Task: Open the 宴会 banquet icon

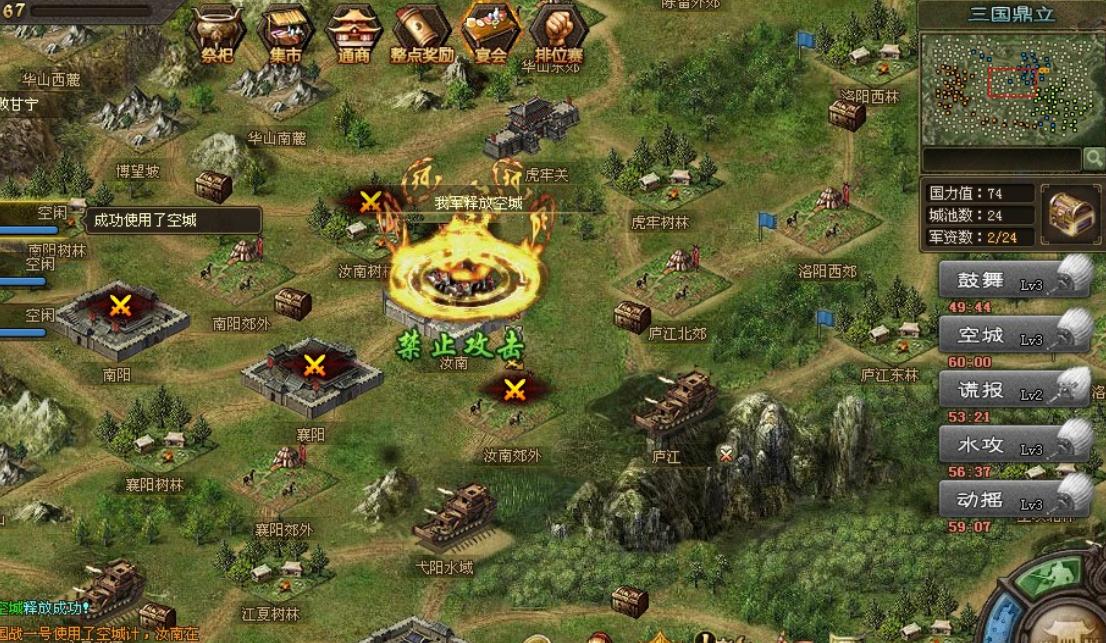Action: (x=490, y=32)
